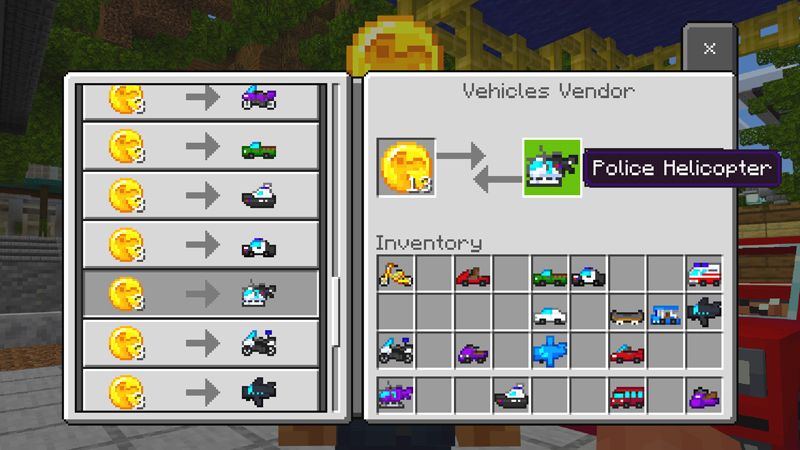800x450 pixels.
Task: Pick the police helicopter trade row
Action: pos(200,294)
